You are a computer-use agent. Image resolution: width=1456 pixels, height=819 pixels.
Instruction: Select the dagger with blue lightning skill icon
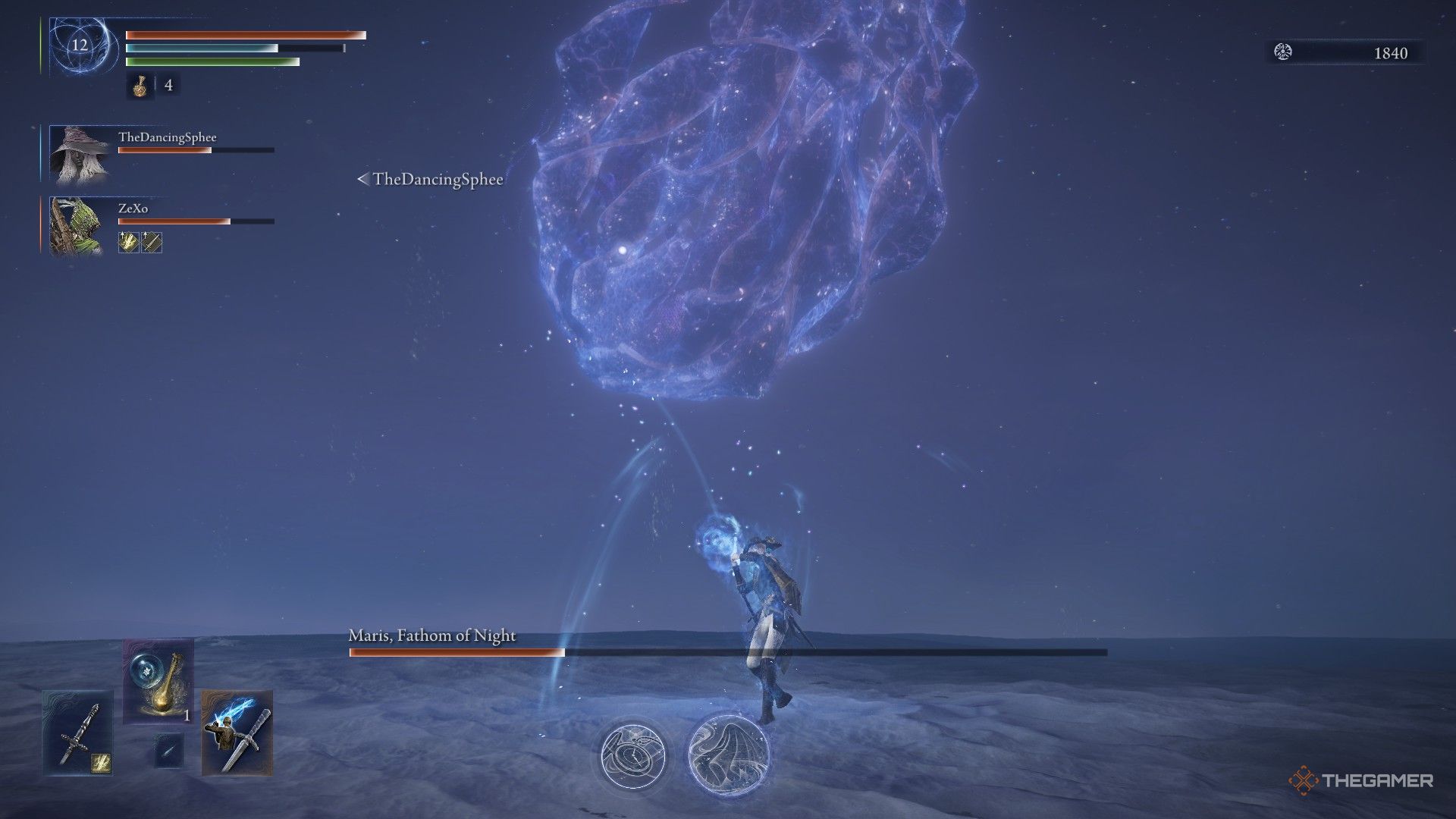237,732
